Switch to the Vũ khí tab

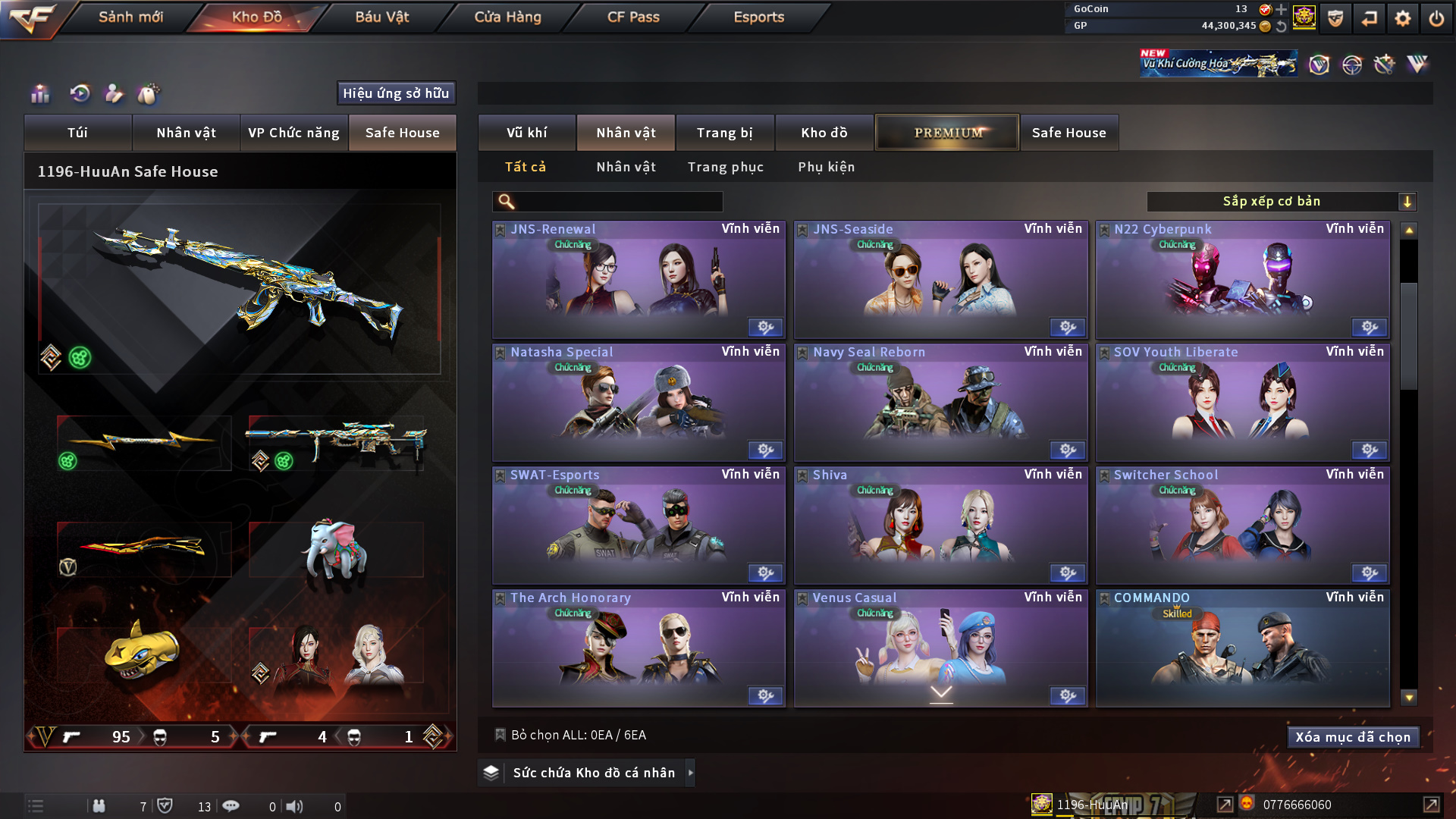click(x=526, y=133)
